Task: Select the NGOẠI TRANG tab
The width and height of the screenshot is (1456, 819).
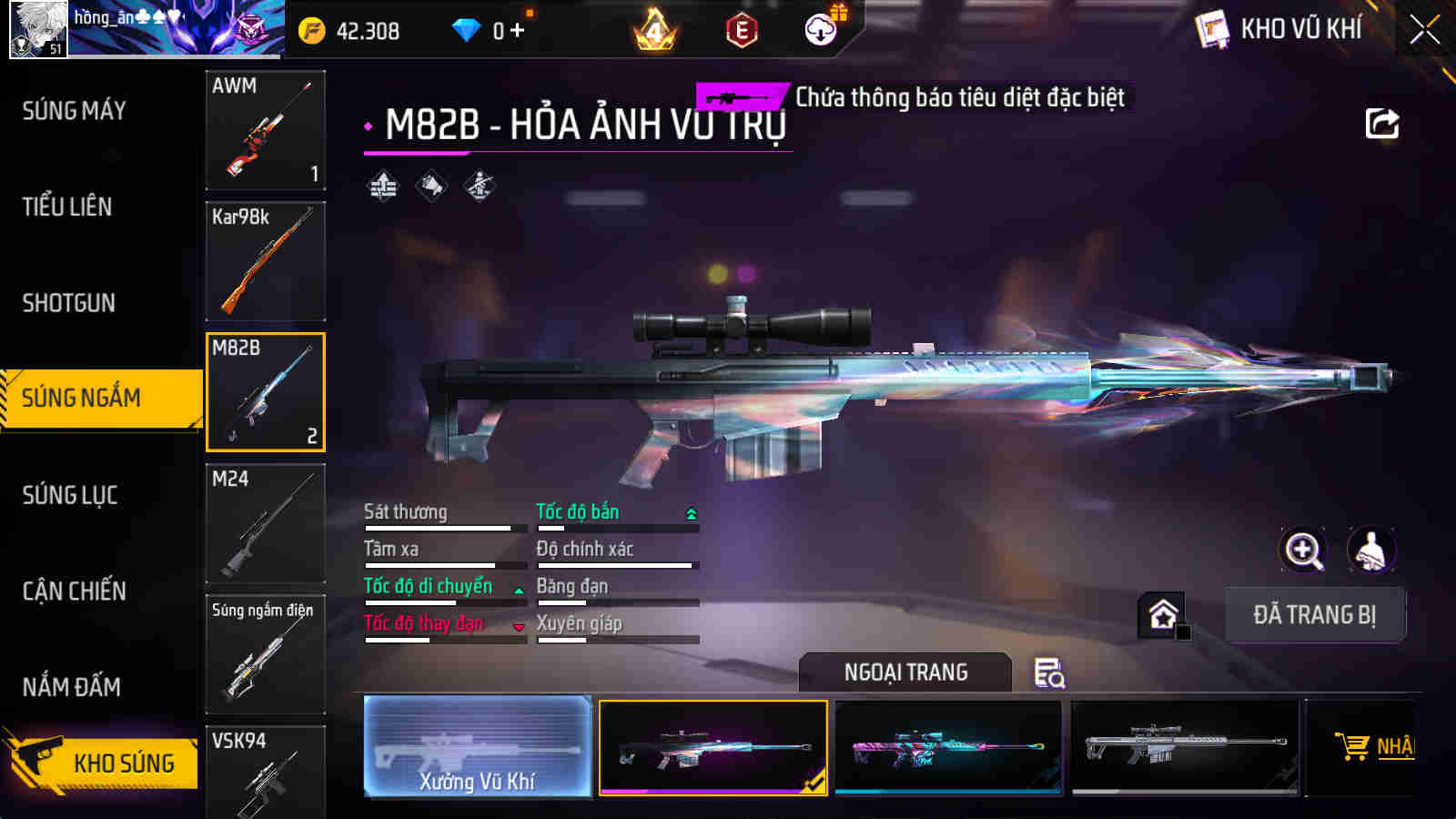Action: 905,672
